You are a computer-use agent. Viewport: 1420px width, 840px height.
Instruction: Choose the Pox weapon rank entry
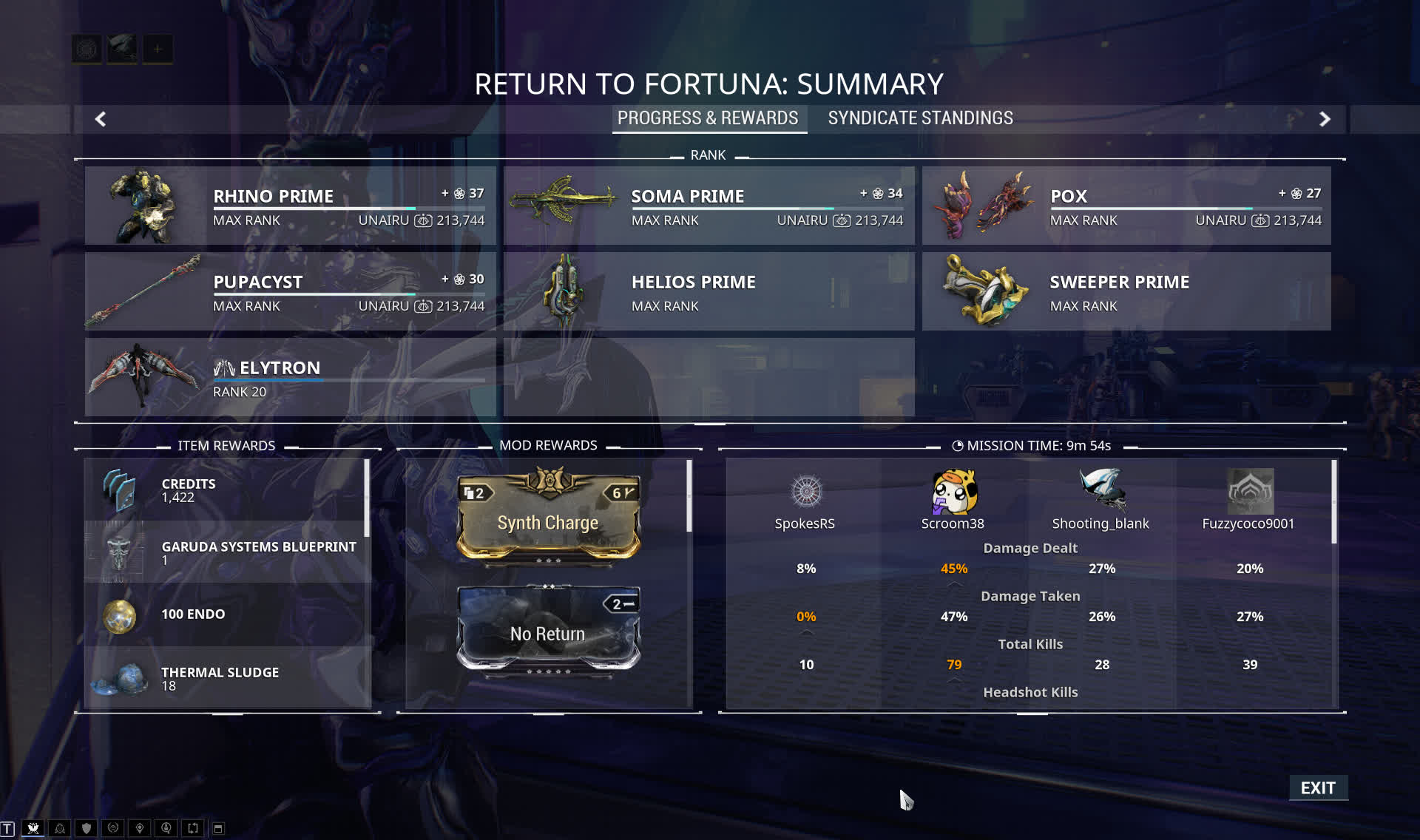1126,206
